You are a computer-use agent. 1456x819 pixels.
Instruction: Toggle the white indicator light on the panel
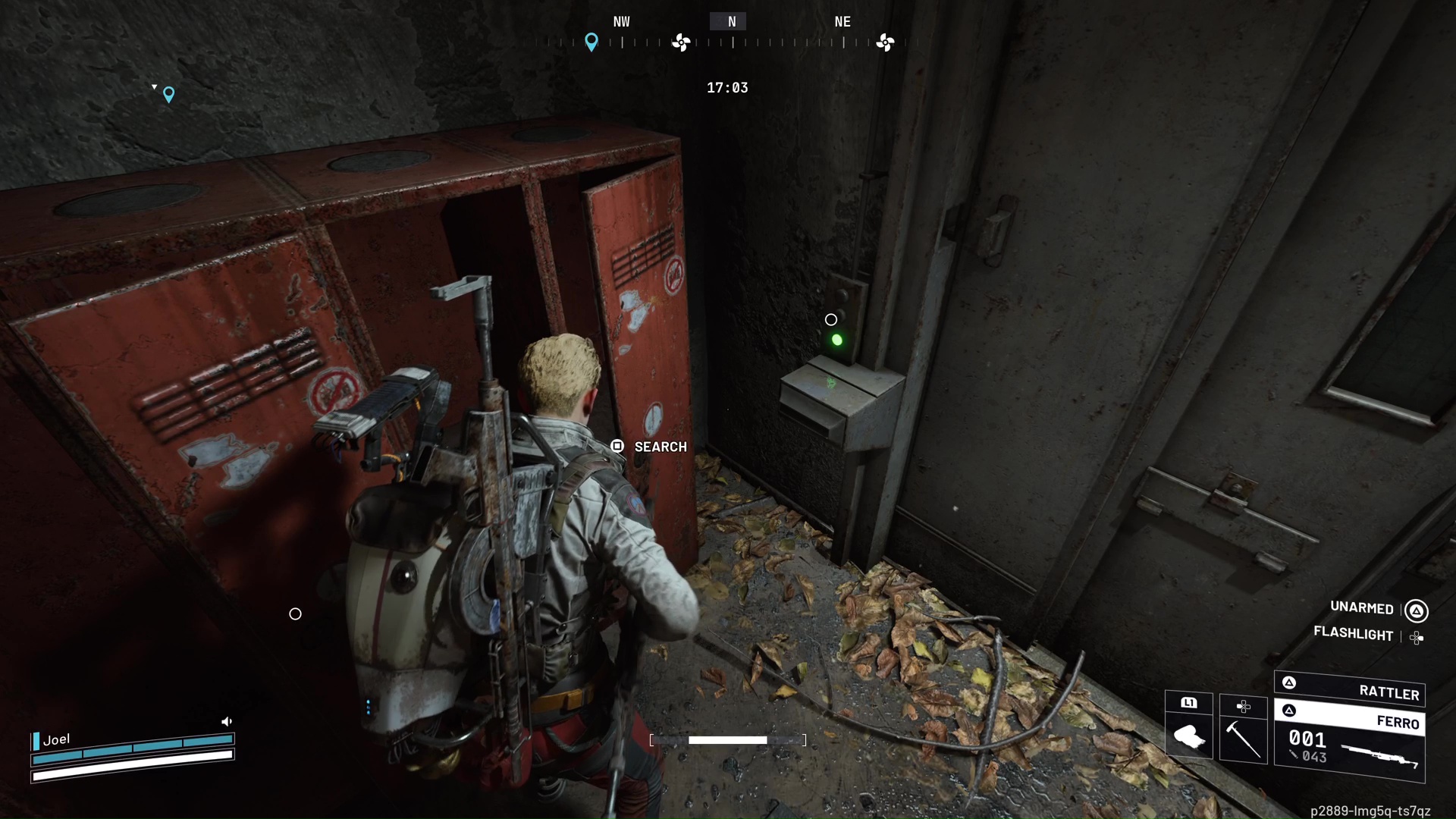[x=832, y=319]
